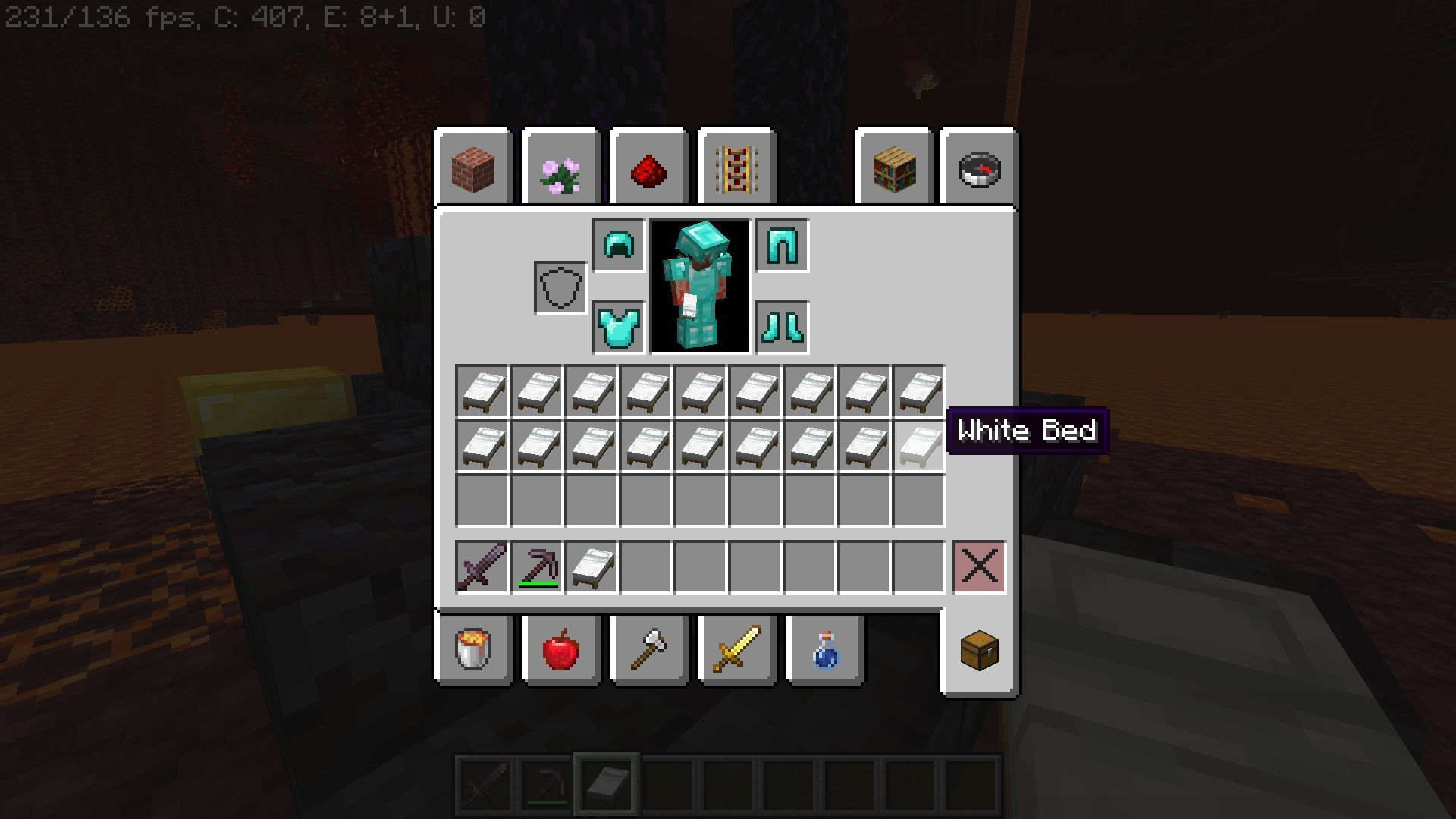Screen dimensions: 1456x819
Task: Open the Survival Inventory chest tab
Action: 979,651
